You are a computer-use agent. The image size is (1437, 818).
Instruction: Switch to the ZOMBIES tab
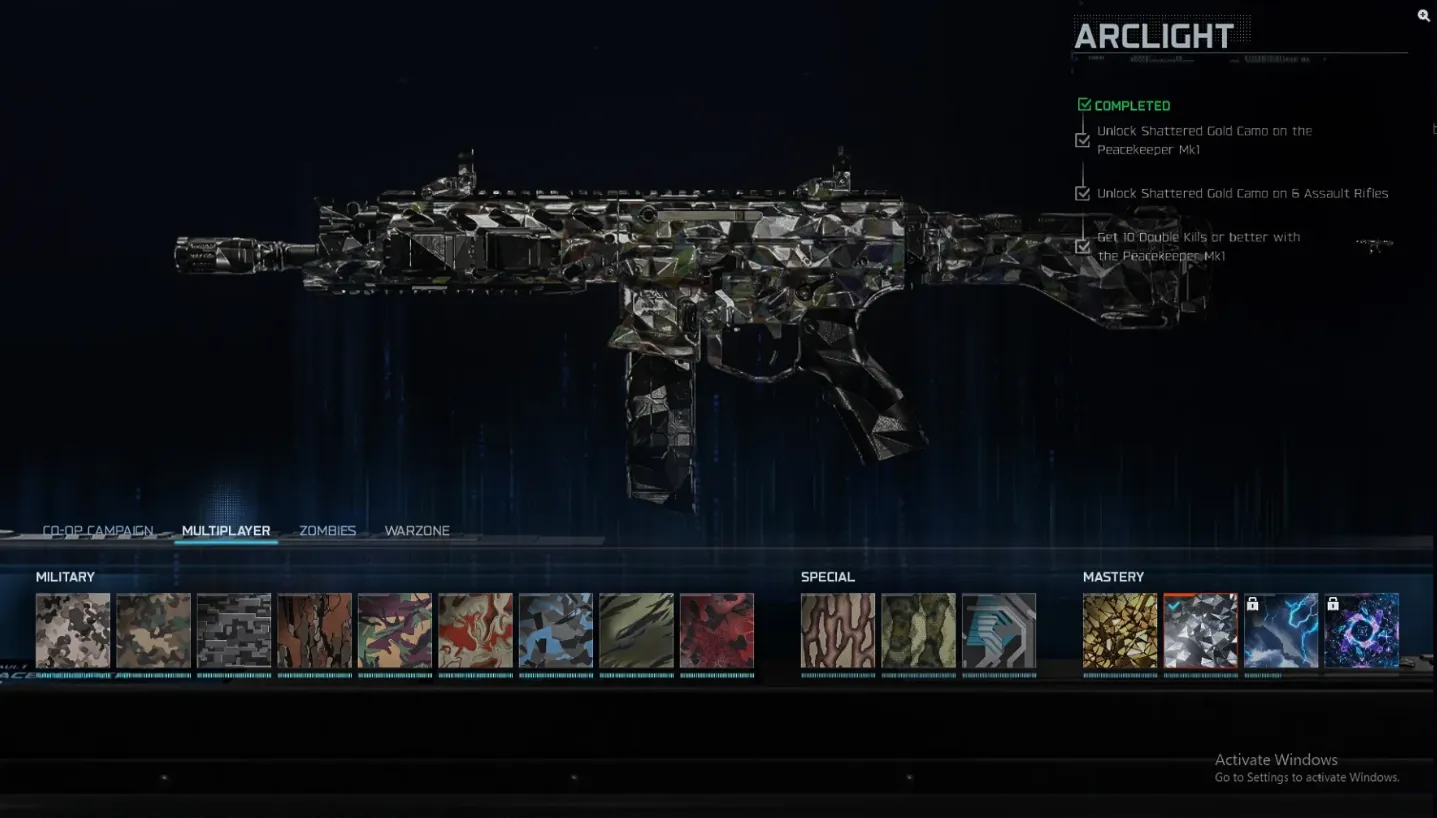click(x=326, y=530)
